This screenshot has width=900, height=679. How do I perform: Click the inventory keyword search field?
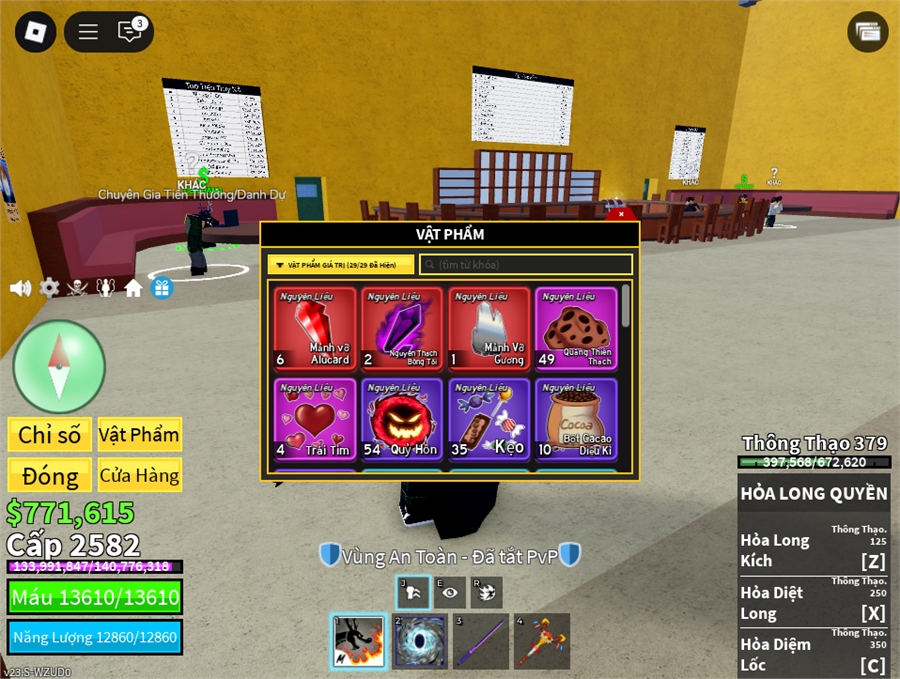pyautogui.click(x=526, y=265)
